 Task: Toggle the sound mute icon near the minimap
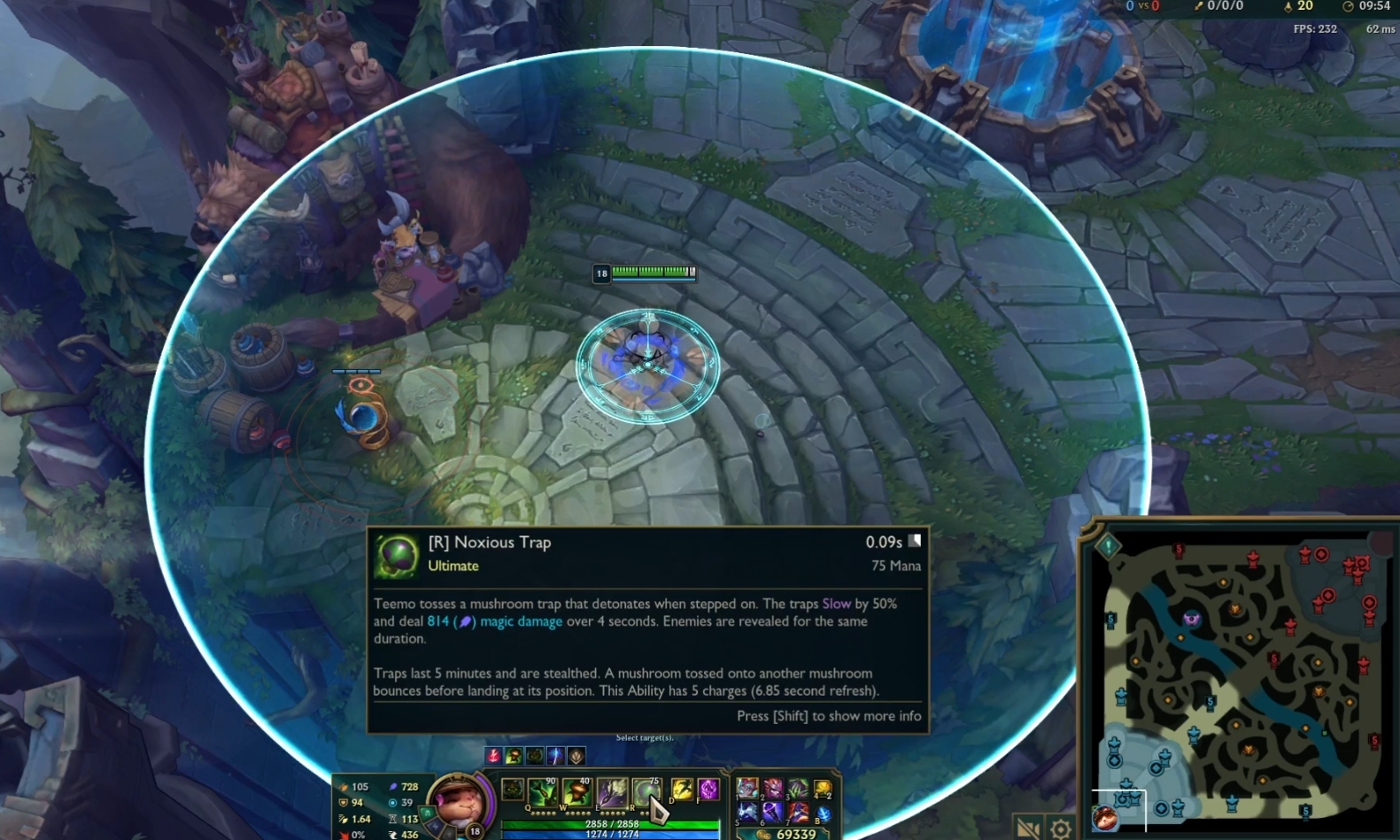tap(1027, 826)
